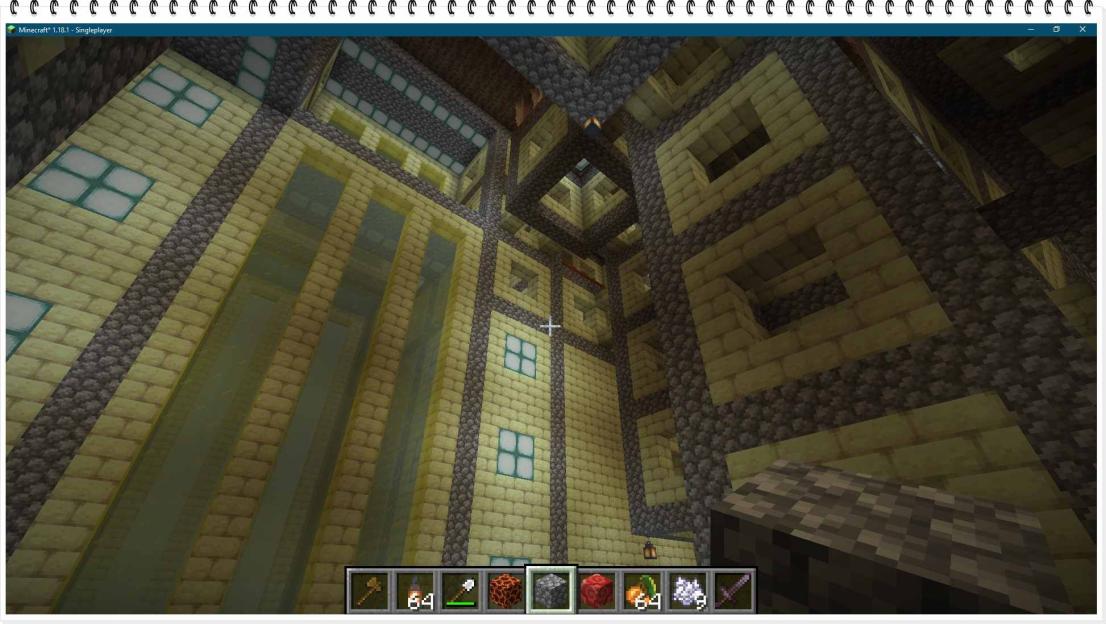Equip the dark sword in the last slot
This screenshot has width=1106, height=624.
(x=733, y=591)
